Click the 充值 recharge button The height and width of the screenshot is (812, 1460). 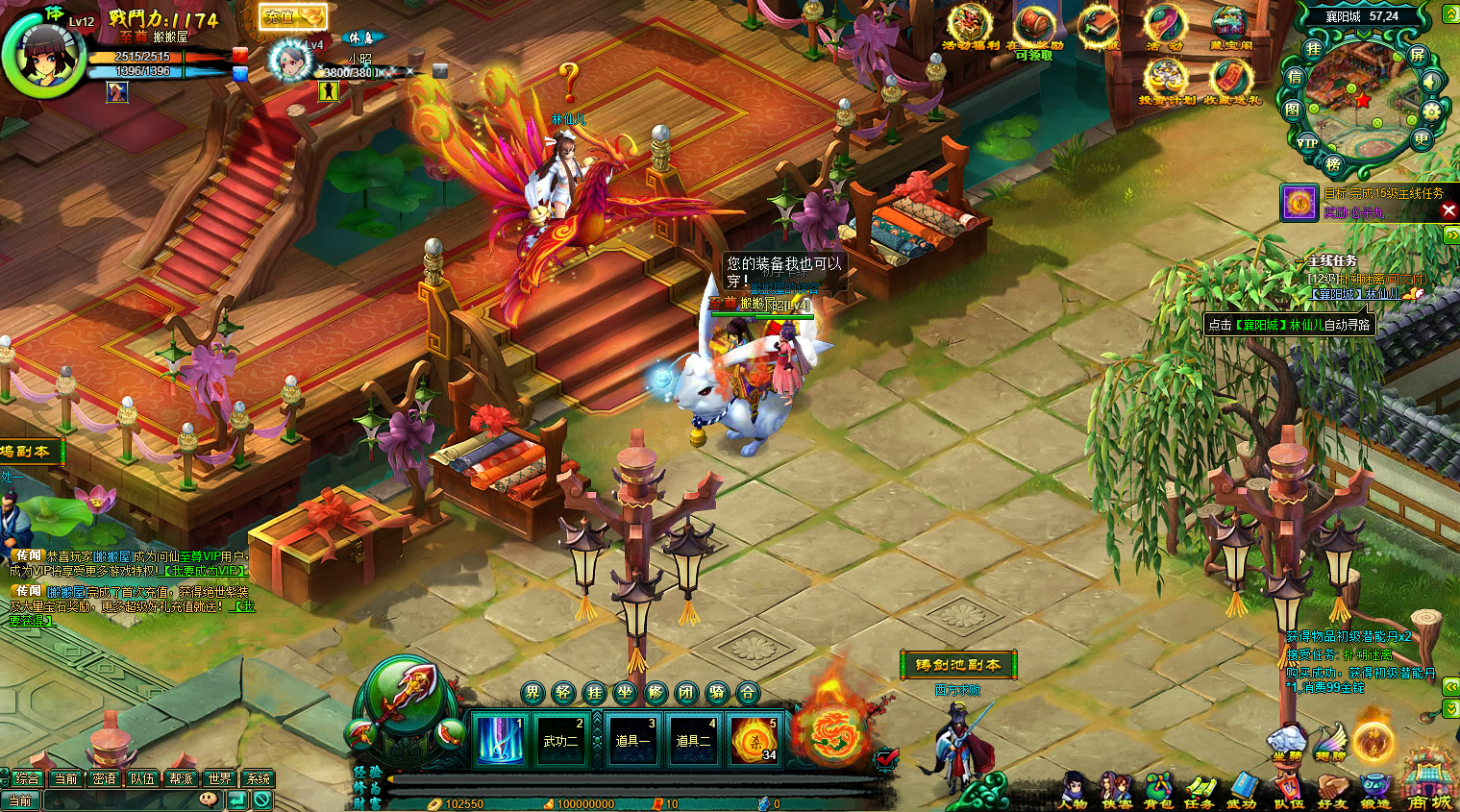coord(293,17)
